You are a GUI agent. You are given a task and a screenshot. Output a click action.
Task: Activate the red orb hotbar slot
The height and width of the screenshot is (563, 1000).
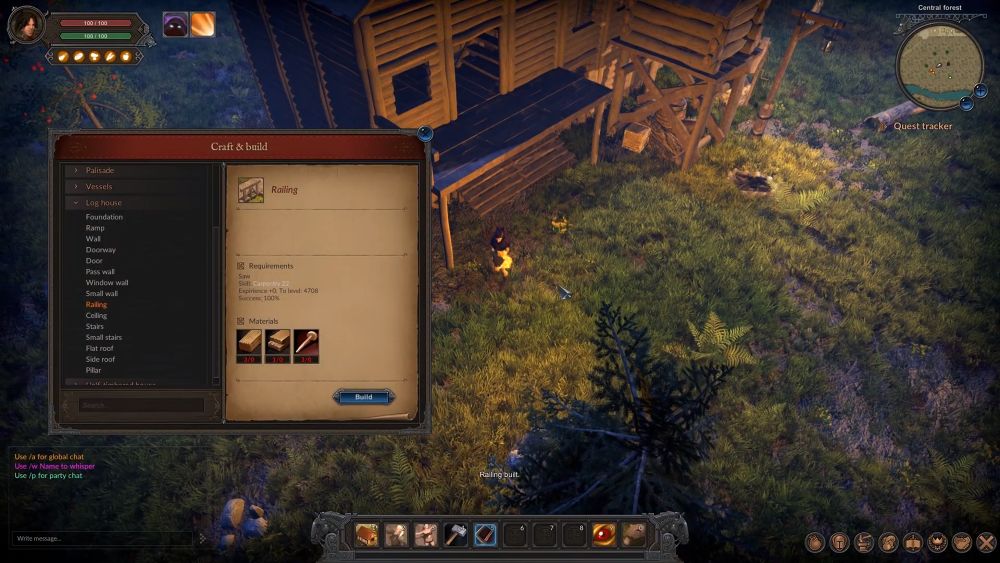coord(604,535)
